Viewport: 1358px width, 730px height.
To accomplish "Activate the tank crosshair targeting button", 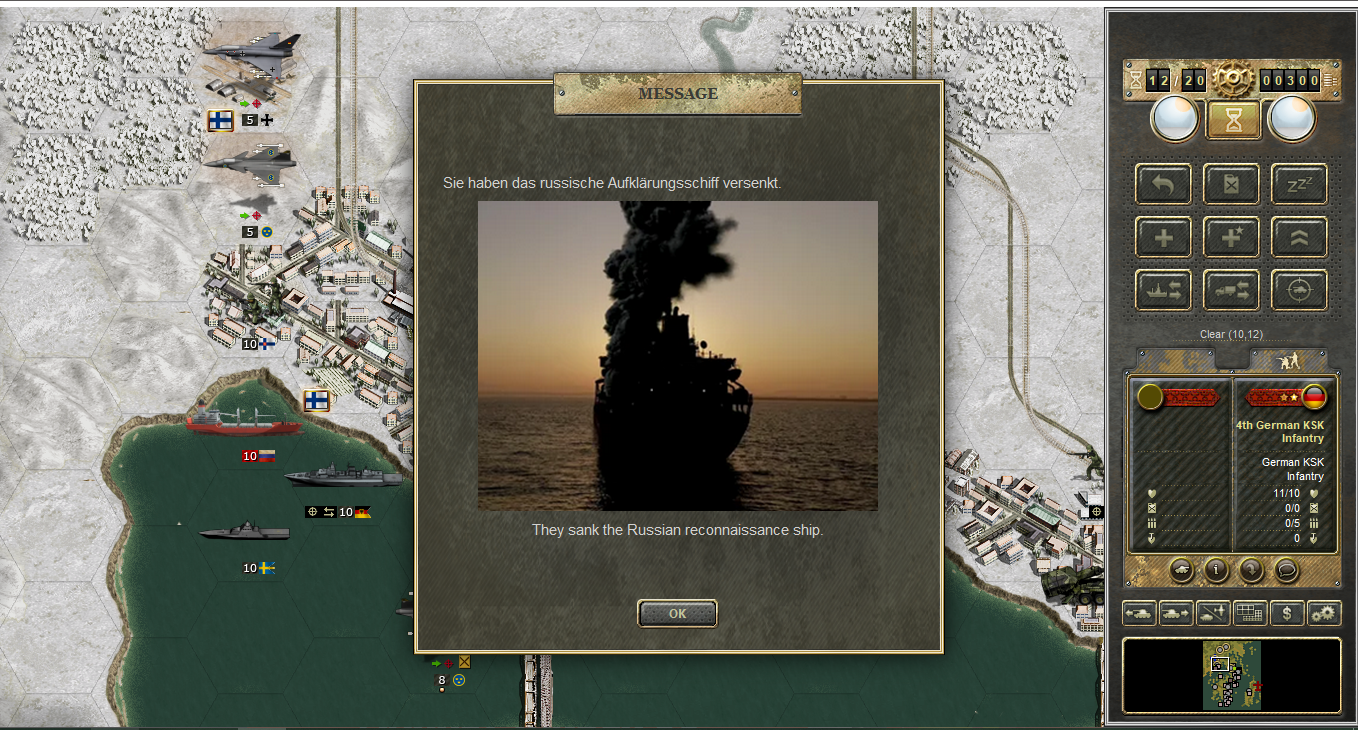I will pyautogui.click(x=1299, y=290).
